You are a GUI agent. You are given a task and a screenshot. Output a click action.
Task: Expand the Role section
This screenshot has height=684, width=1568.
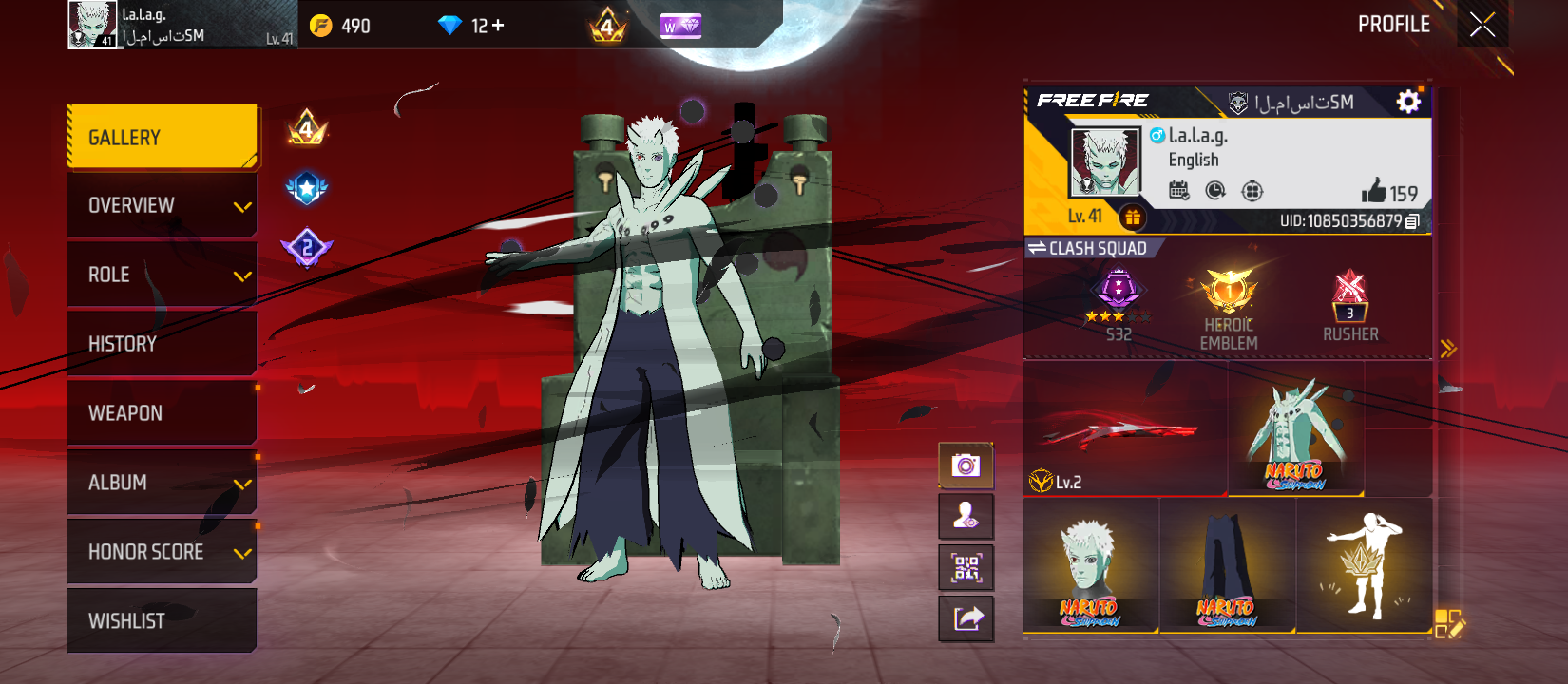(162, 275)
